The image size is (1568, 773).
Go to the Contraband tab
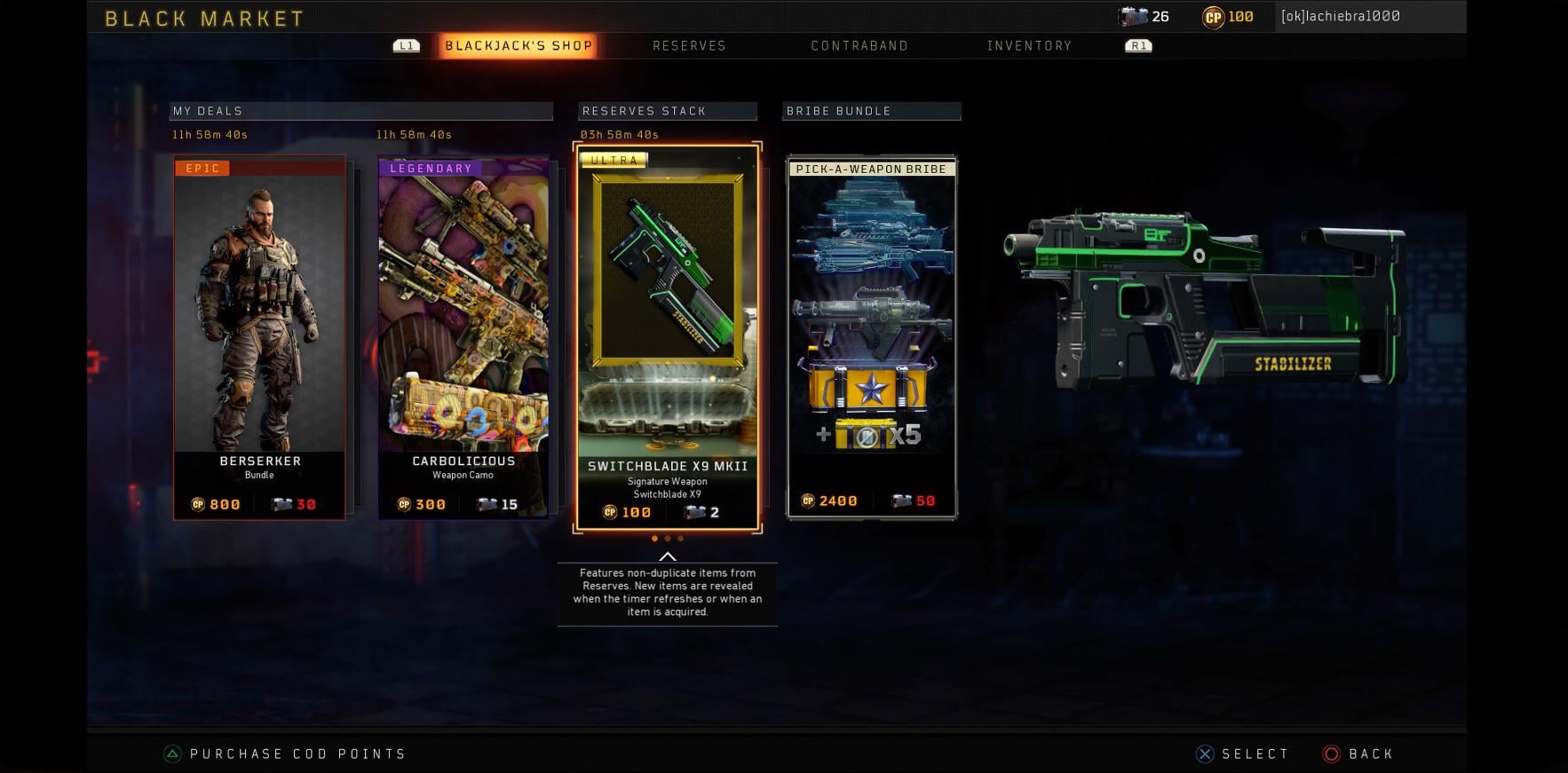(x=859, y=46)
